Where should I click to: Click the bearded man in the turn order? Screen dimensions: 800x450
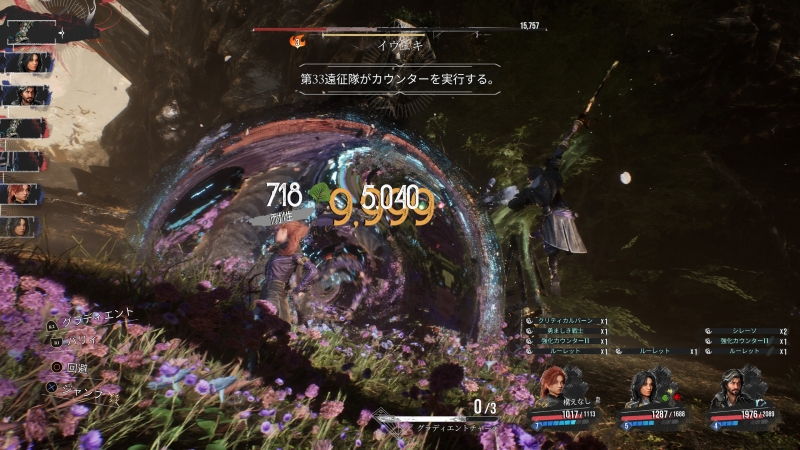25,95
